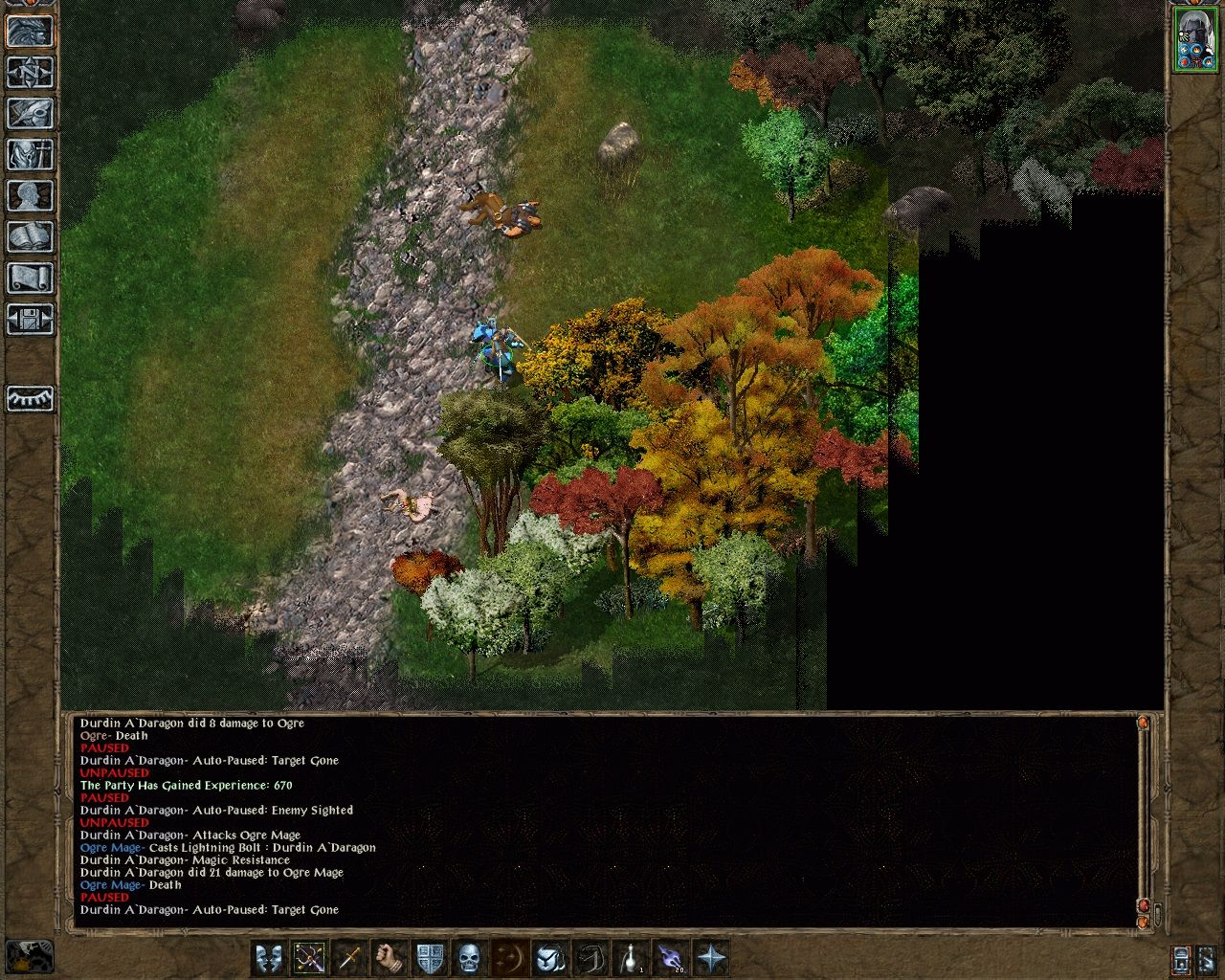
Task: Open the inventory screen button
Action: tap(30, 154)
